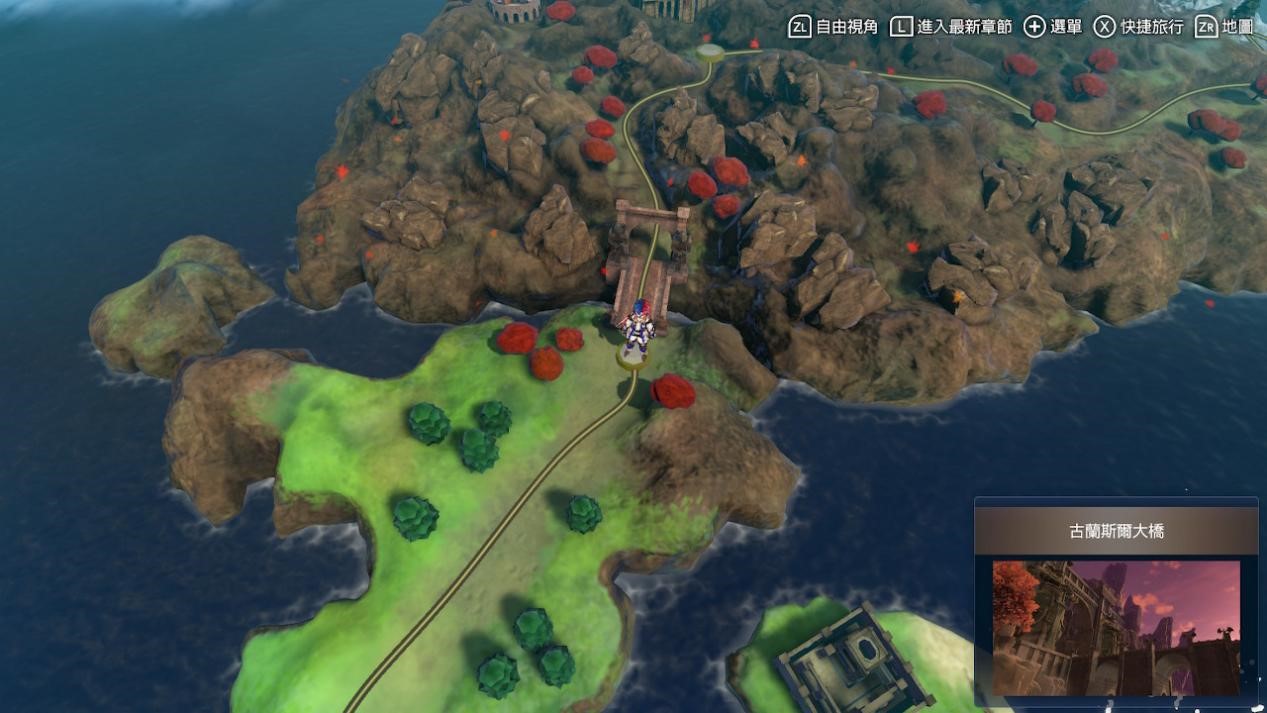Click the 古蘭斯爾大橋 location preview thumbnail
The height and width of the screenshot is (713, 1267).
(1115, 627)
